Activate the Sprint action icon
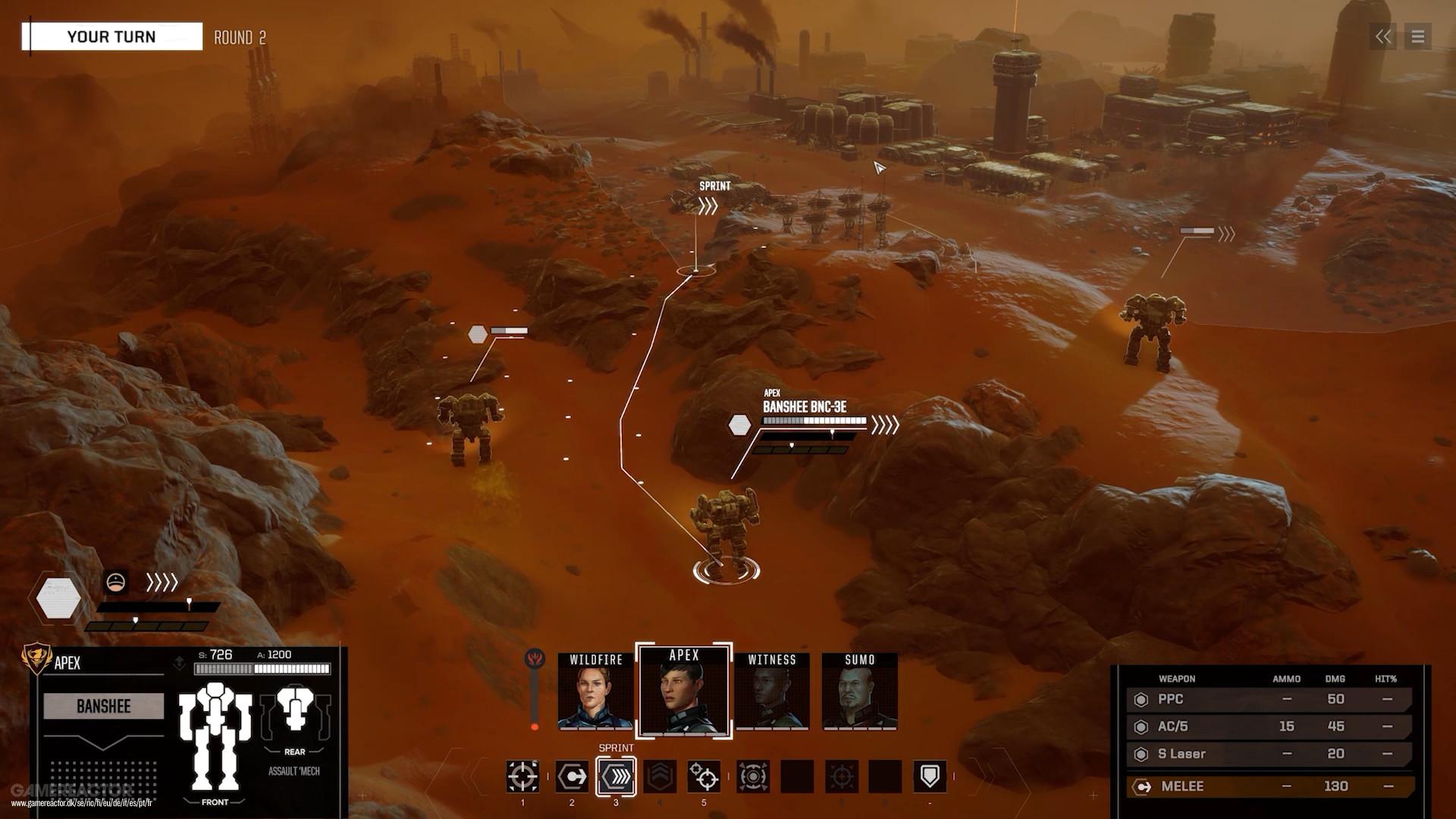The width and height of the screenshot is (1456, 819). [x=616, y=777]
